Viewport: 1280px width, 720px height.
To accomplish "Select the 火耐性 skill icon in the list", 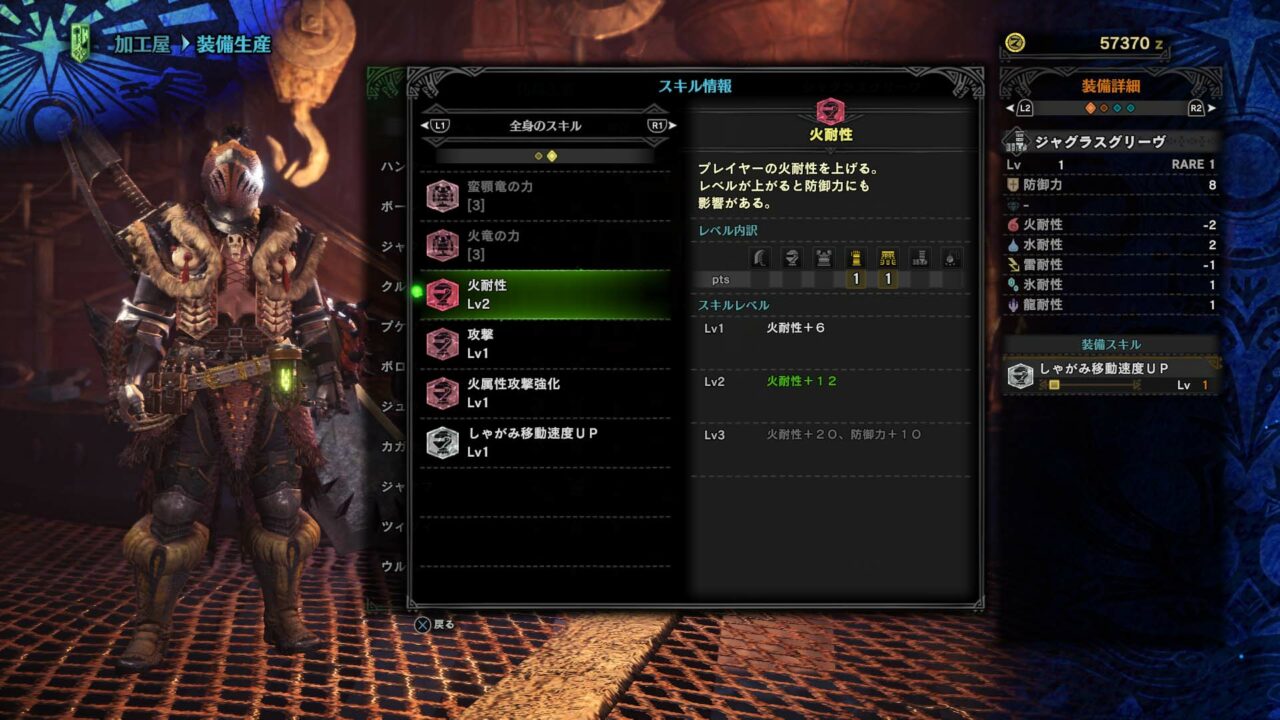I will point(442,294).
